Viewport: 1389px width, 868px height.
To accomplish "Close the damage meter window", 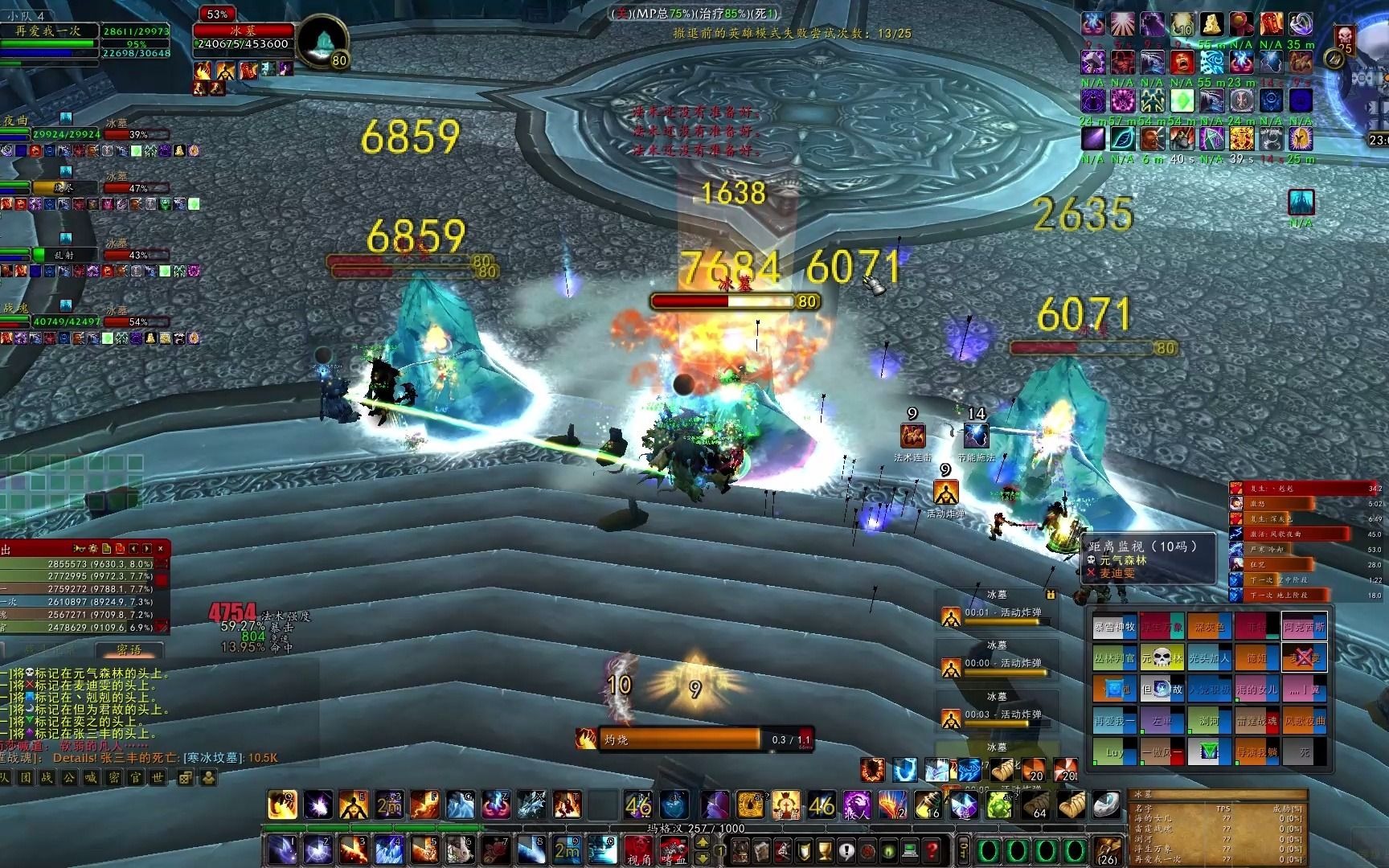I will pos(161,548).
